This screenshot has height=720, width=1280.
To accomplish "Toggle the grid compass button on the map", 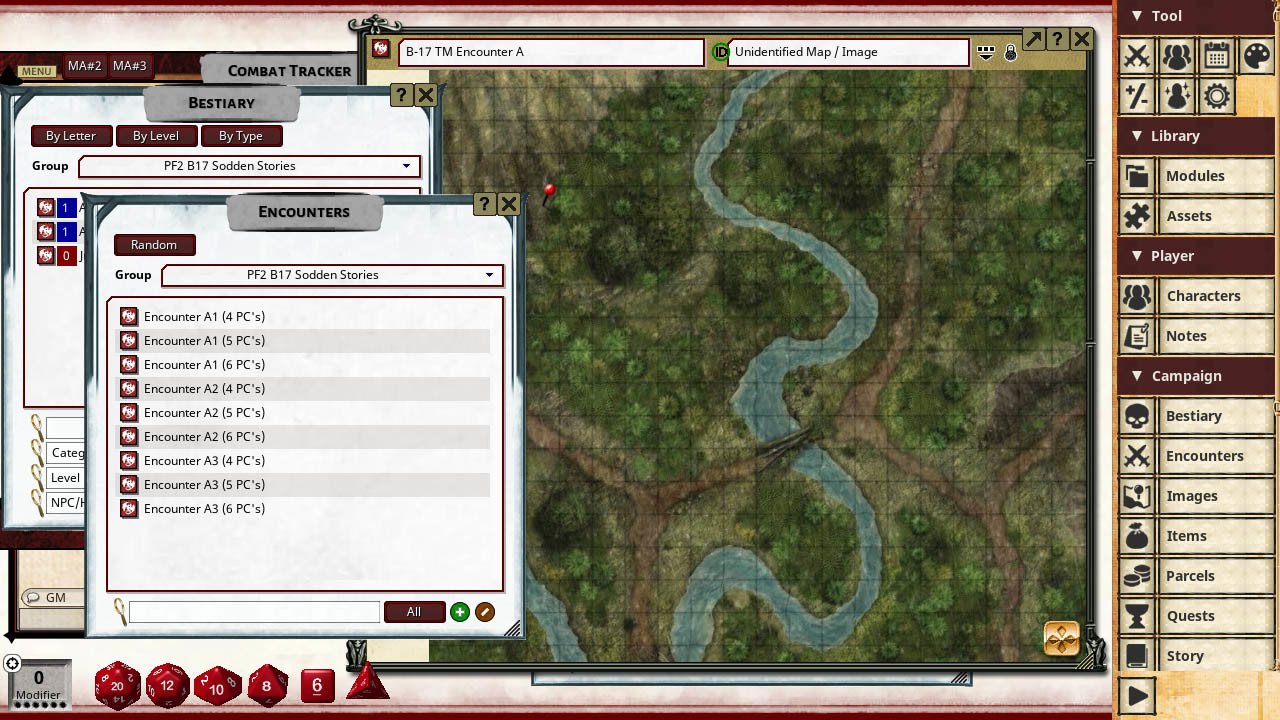I will click(1061, 637).
